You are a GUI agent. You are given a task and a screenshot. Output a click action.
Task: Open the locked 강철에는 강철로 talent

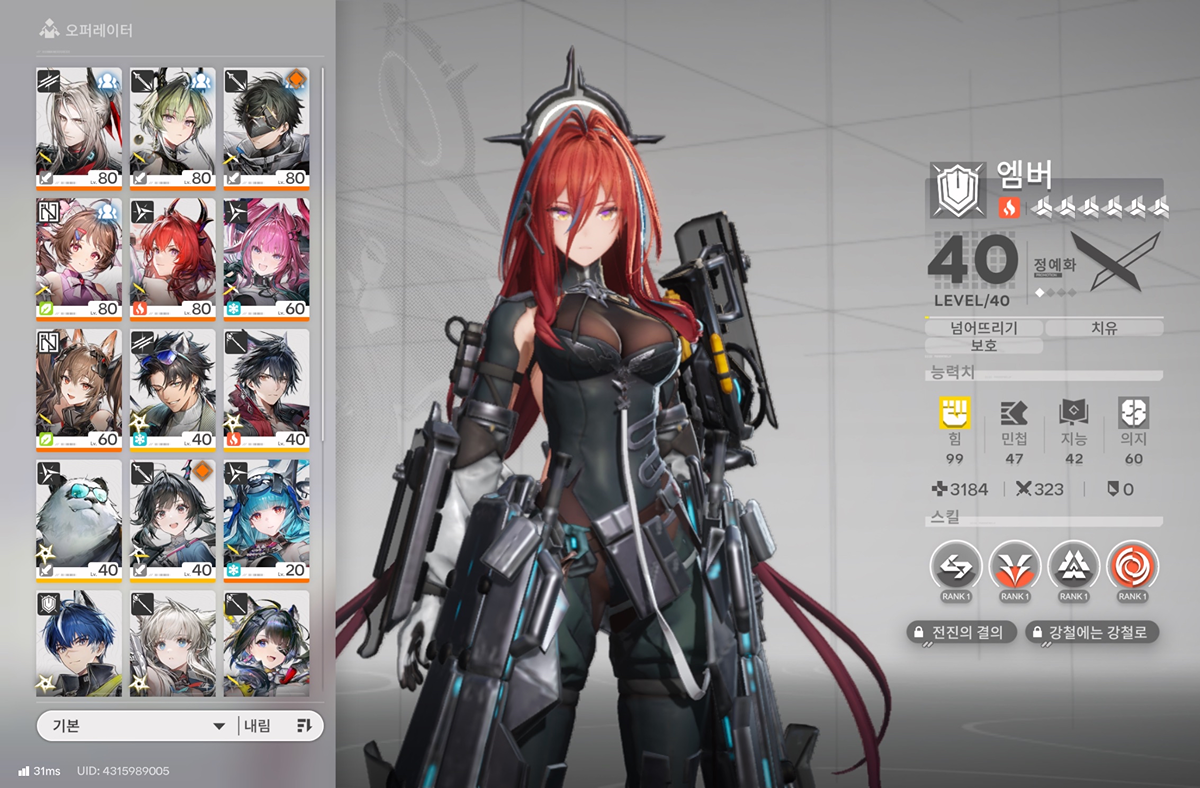coord(1092,632)
